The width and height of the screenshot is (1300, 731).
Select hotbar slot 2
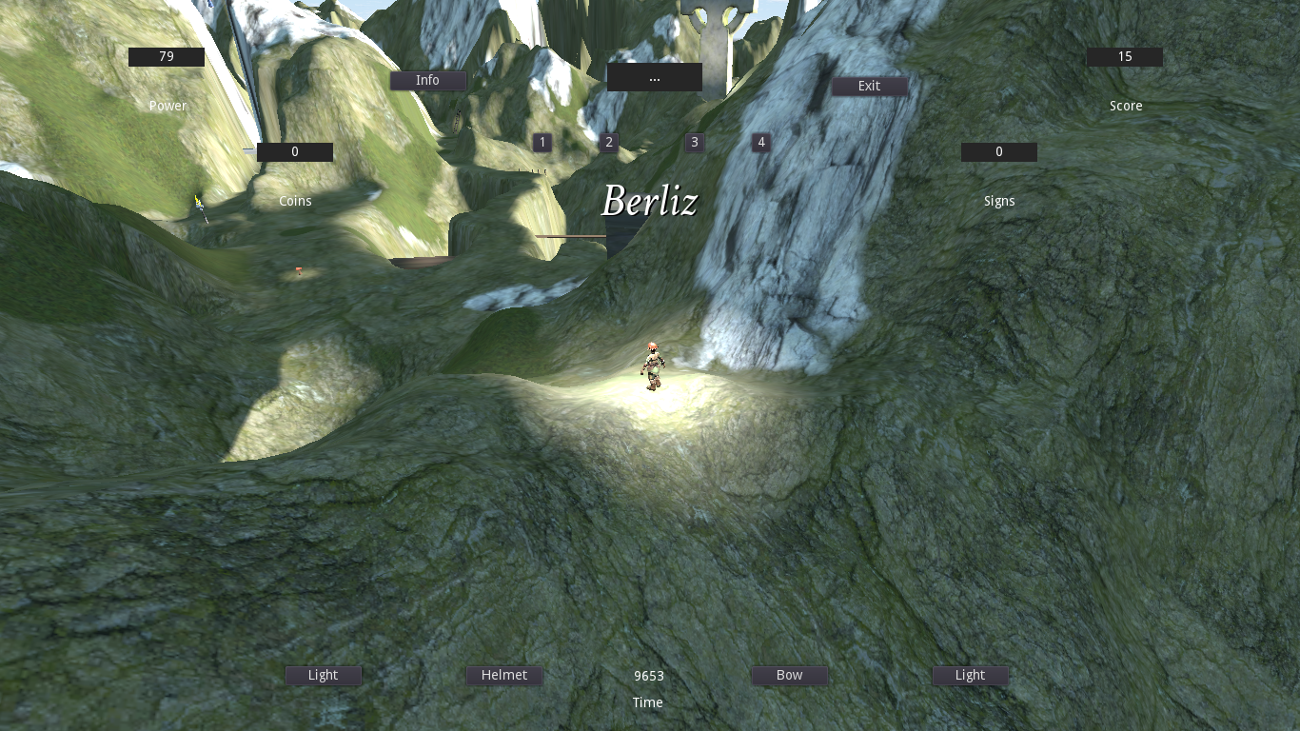608,142
